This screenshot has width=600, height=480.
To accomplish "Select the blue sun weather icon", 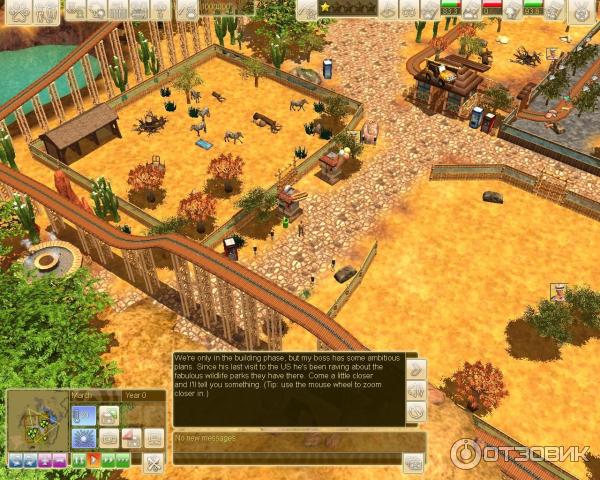I will 83,438.
